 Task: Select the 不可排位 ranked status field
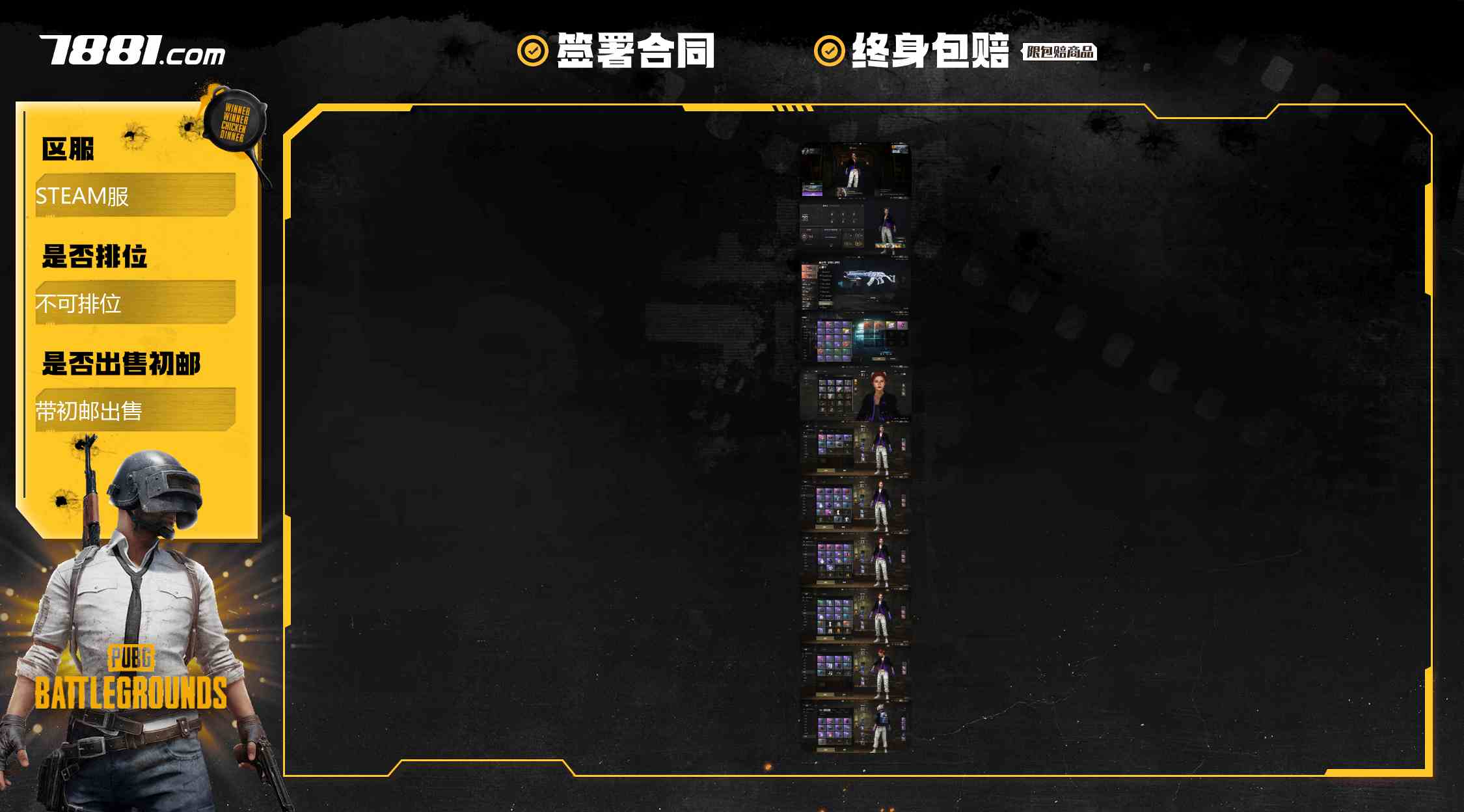pyautogui.click(x=135, y=303)
